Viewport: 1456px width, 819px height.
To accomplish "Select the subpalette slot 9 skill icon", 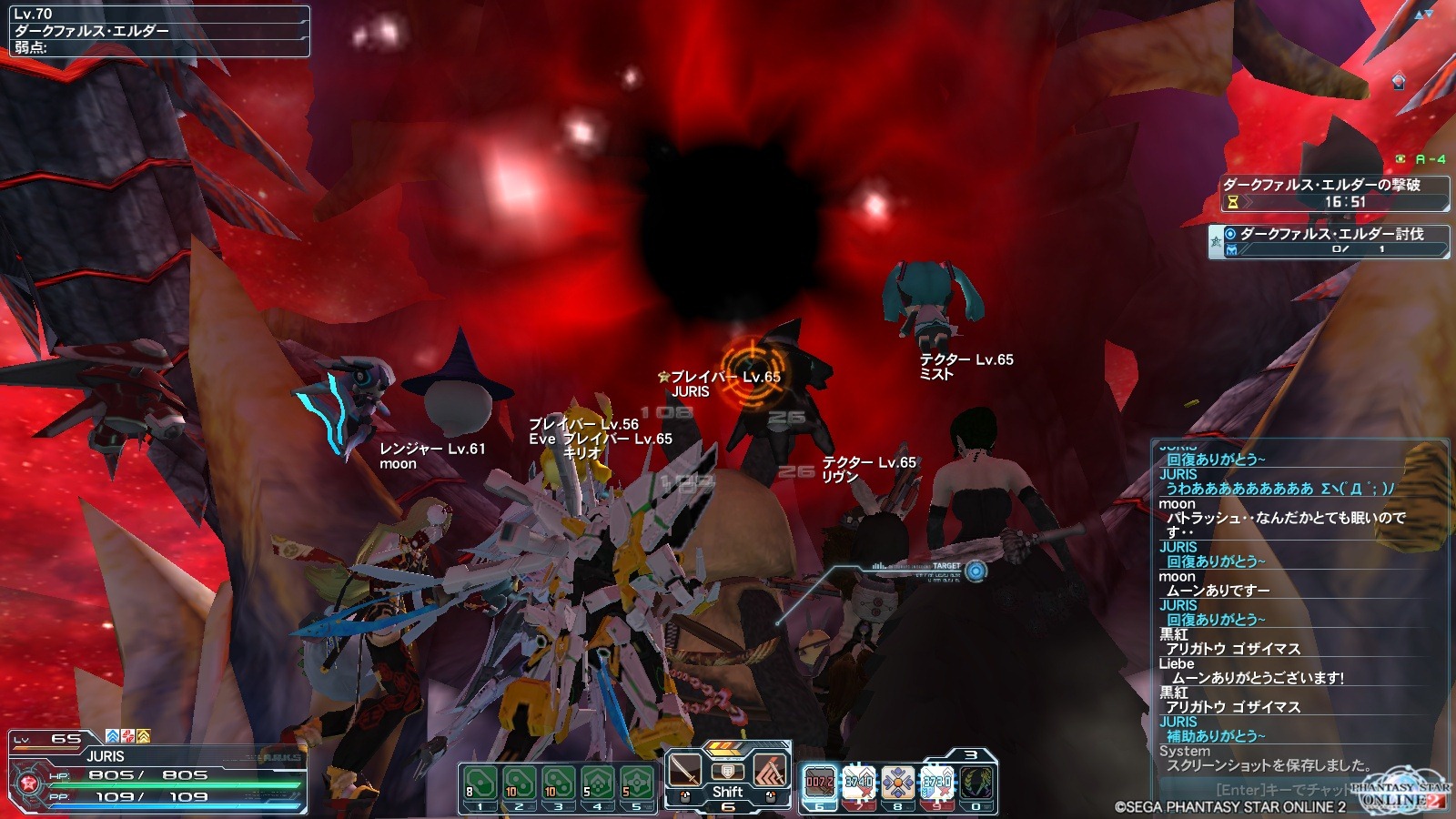I will 936,783.
